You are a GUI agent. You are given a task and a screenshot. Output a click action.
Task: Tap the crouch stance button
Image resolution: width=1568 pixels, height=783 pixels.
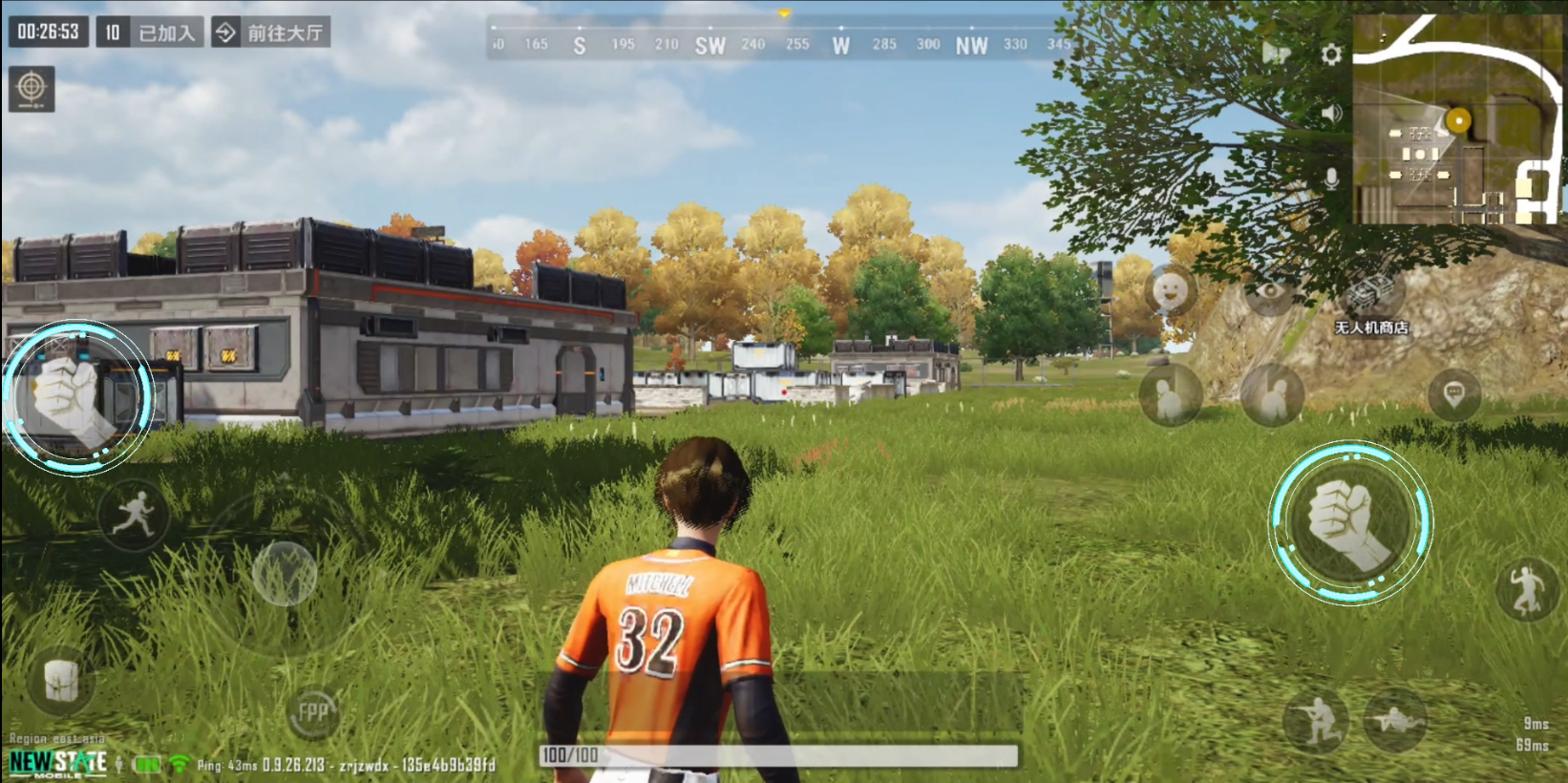pos(1316,721)
